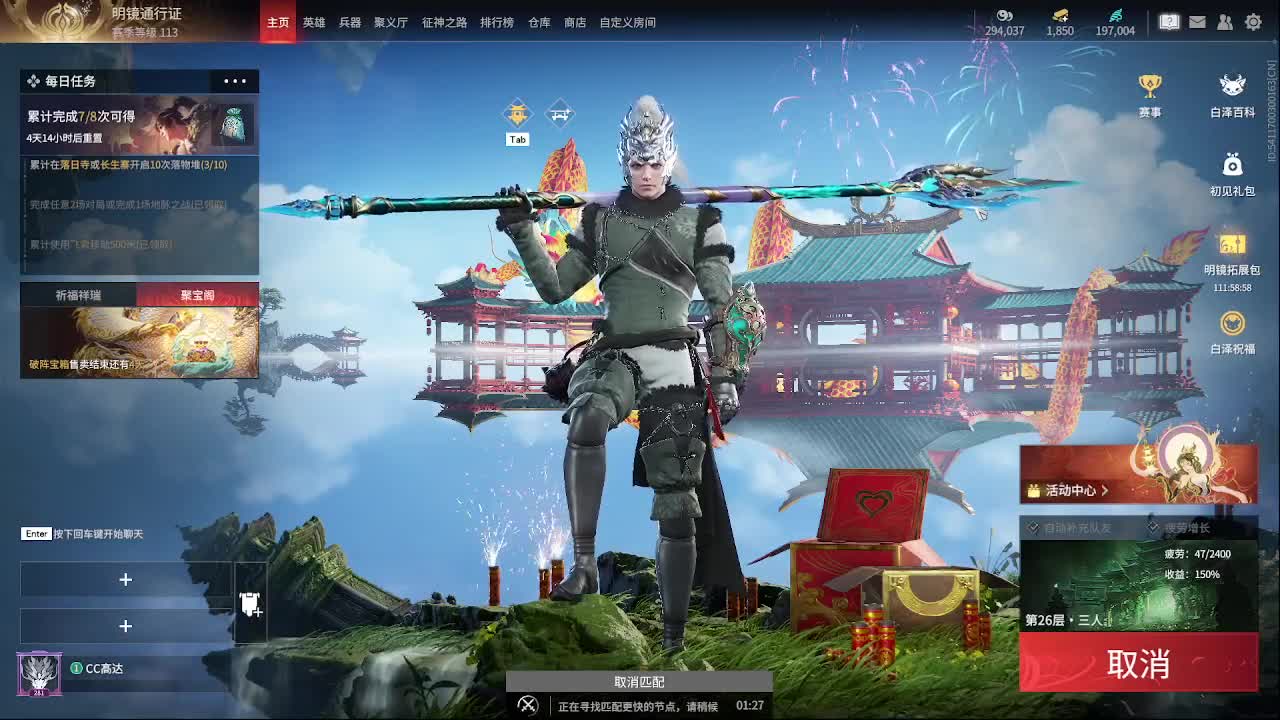Screen dimensions: 1280x720
Task: View the 破阵宝箱 treasure chest banner
Action: (140, 340)
